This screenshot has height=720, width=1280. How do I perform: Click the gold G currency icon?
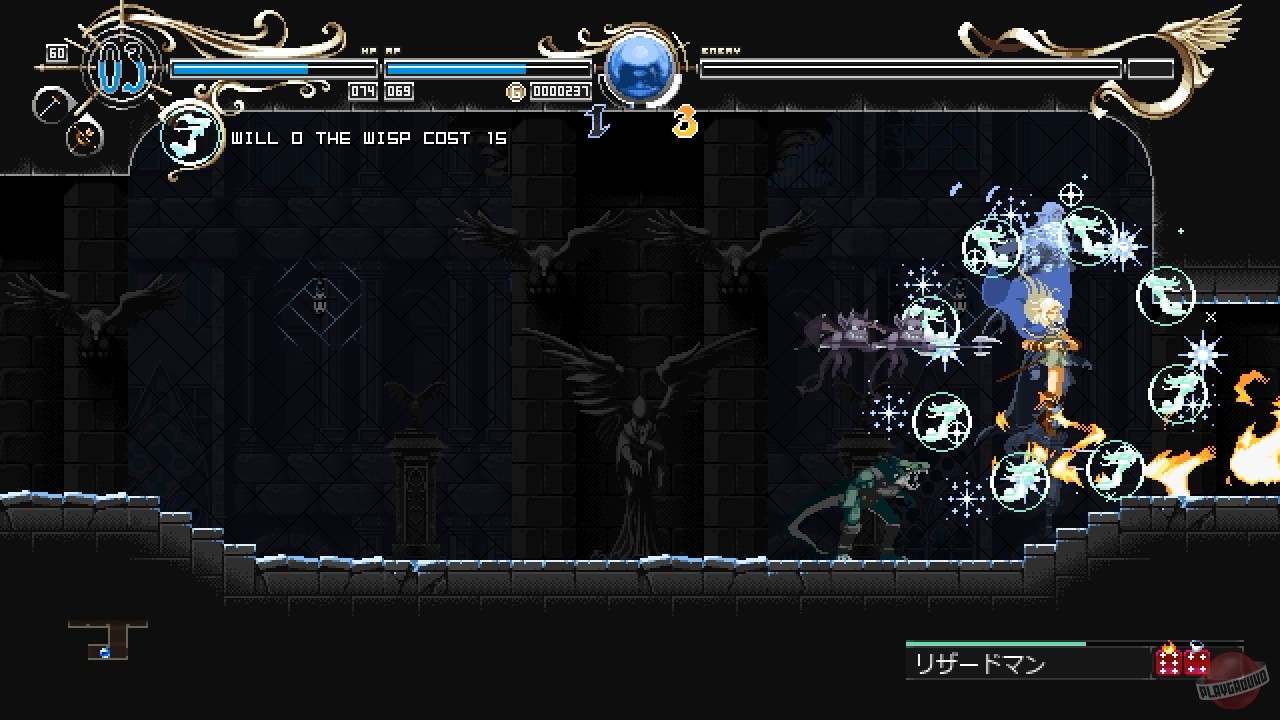coord(518,91)
